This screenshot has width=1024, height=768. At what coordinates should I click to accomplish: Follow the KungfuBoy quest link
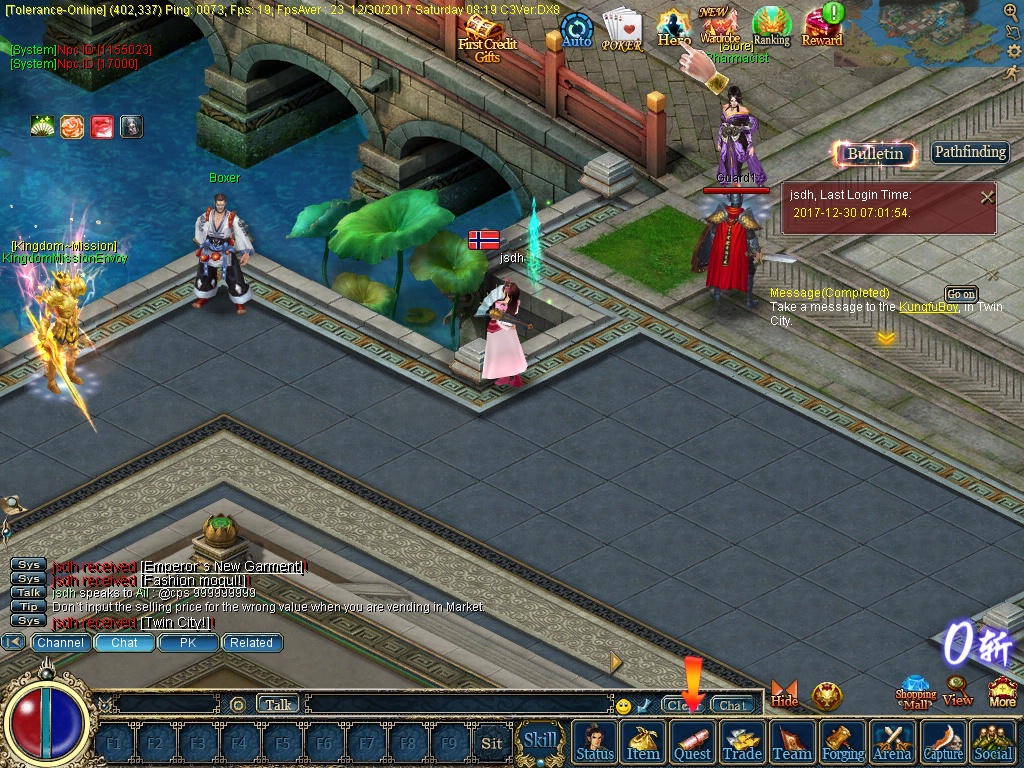pyautogui.click(x=928, y=307)
